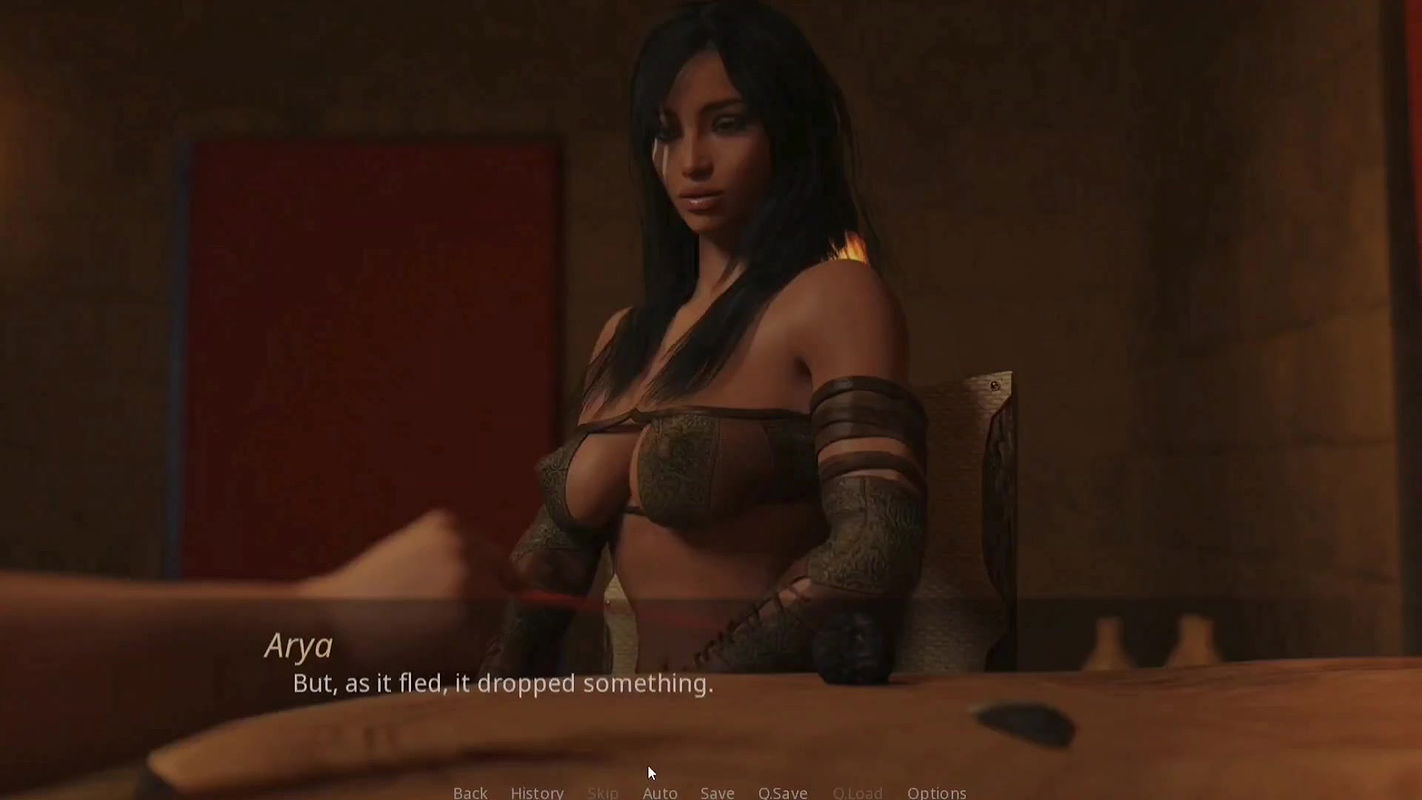Go Back to the previous line
Image resolution: width=1422 pixels, height=800 pixels.
[x=470, y=792]
